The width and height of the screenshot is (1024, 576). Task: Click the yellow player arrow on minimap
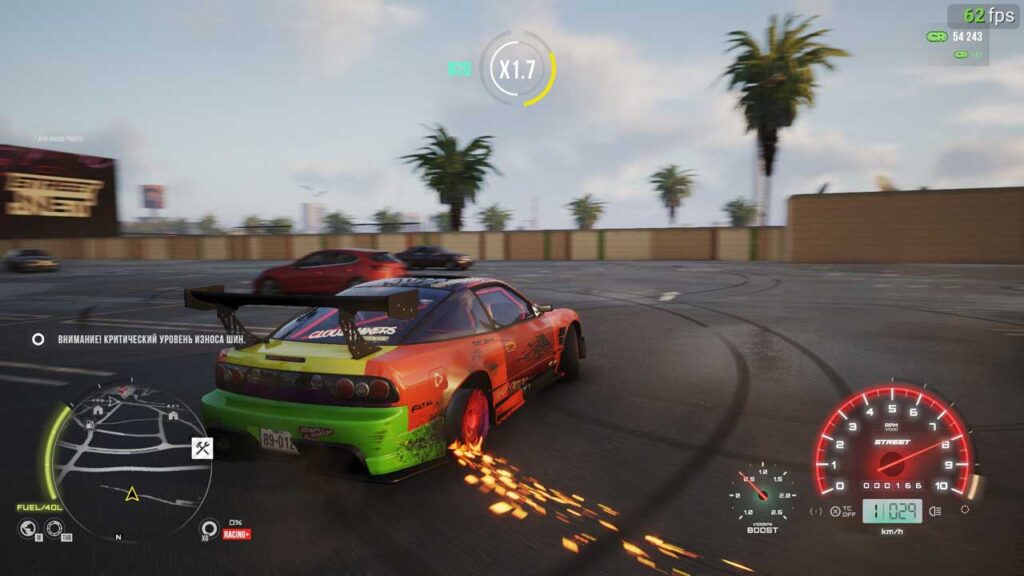click(x=130, y=493)
